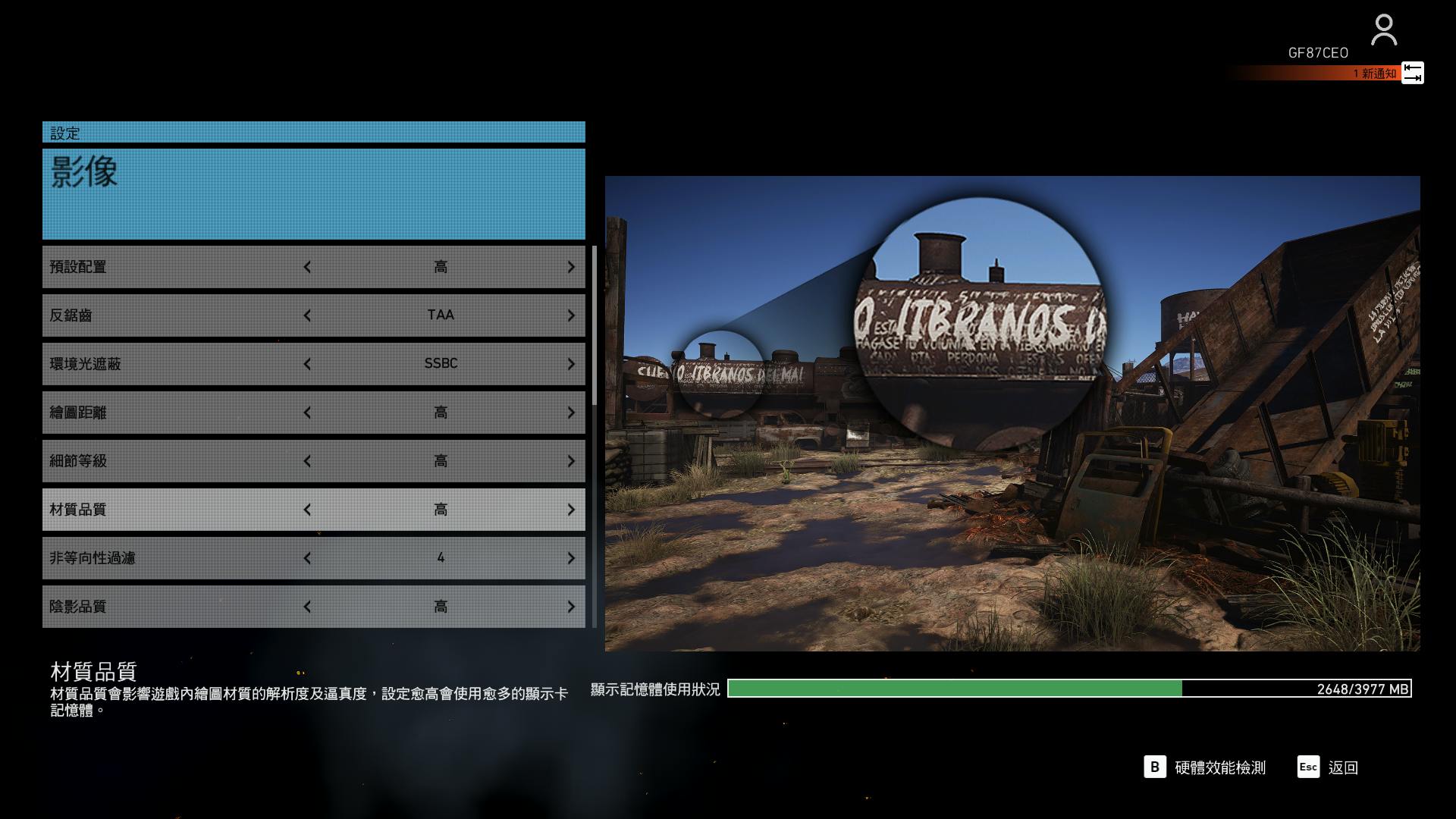This screenshot has height=819, width=1456.
Task: Click right arrow for 反鋸齒 TAA
Action: pos(571,315)
